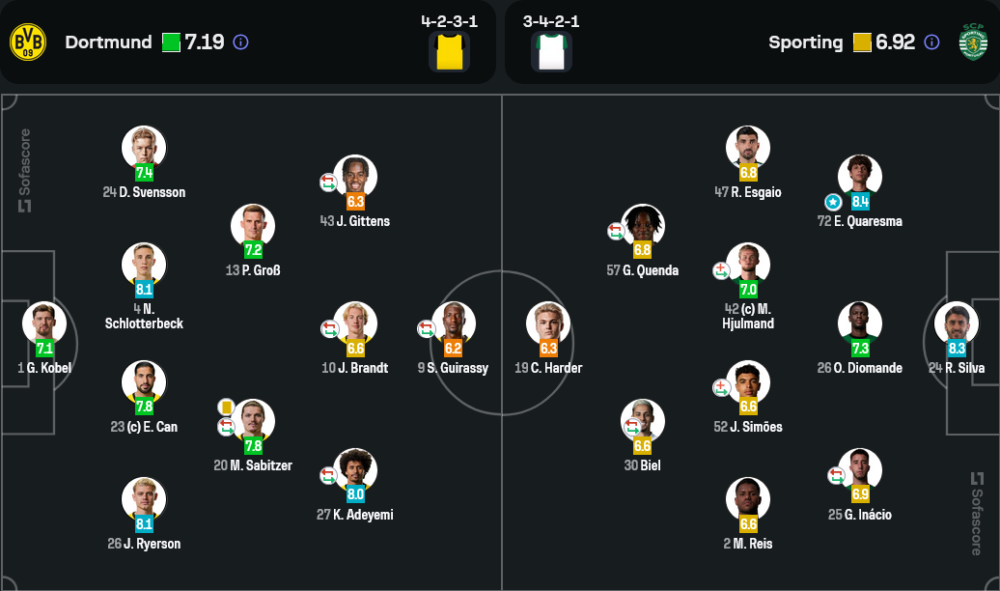View G. Quenda's player details
The image size is (1000, 591).
(642, 226)
